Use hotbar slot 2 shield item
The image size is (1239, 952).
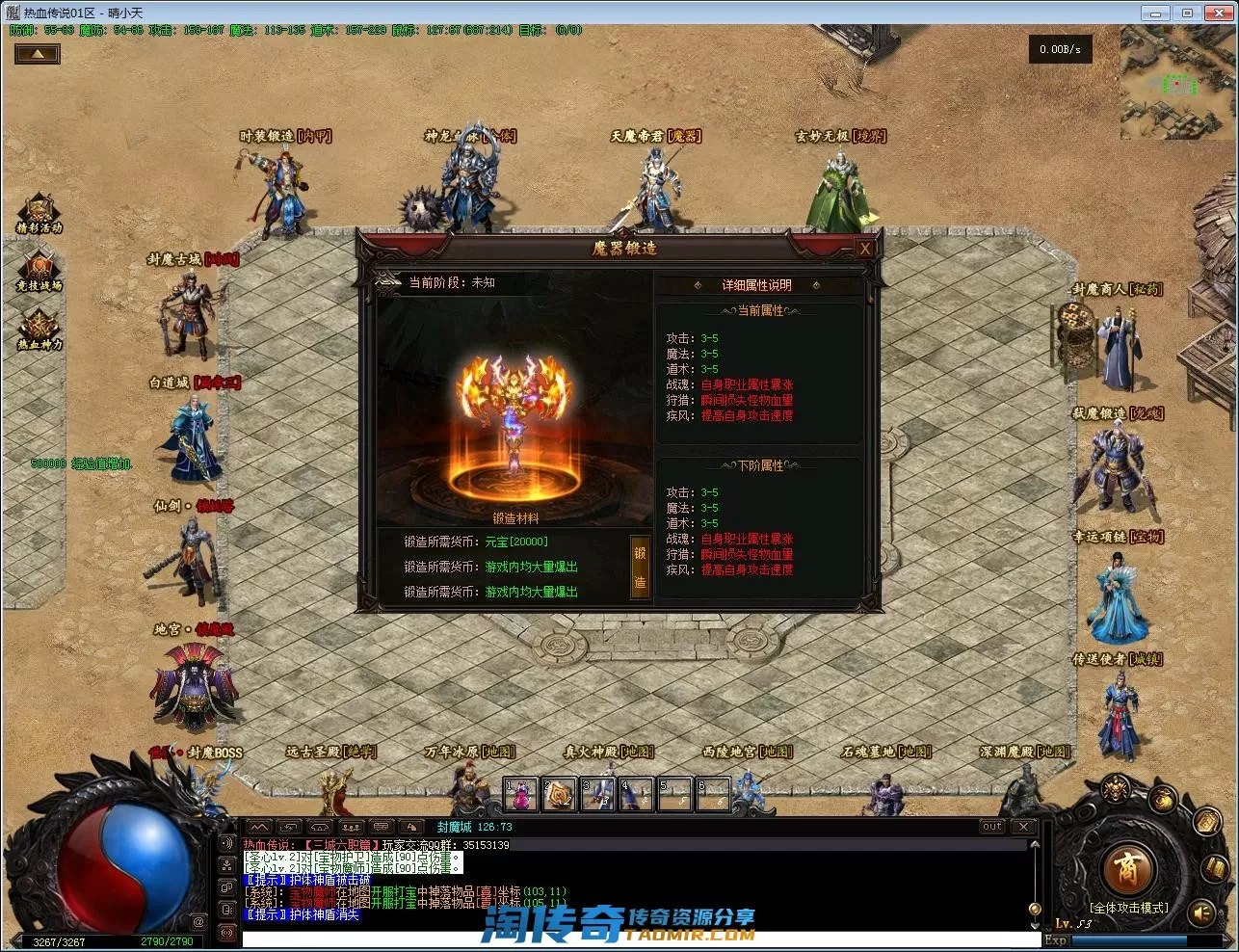tap(559, 794)
